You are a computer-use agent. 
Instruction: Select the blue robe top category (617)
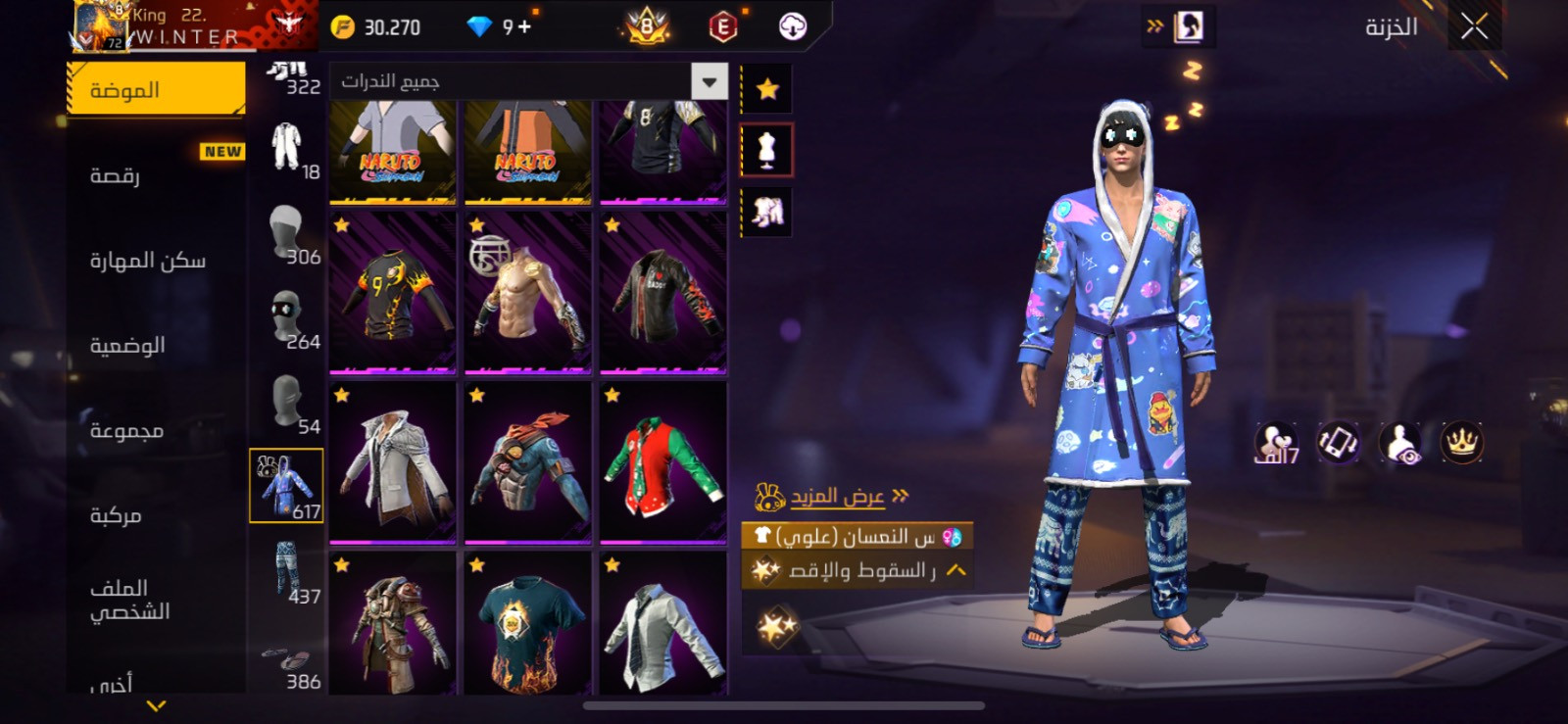click(286, 486)
